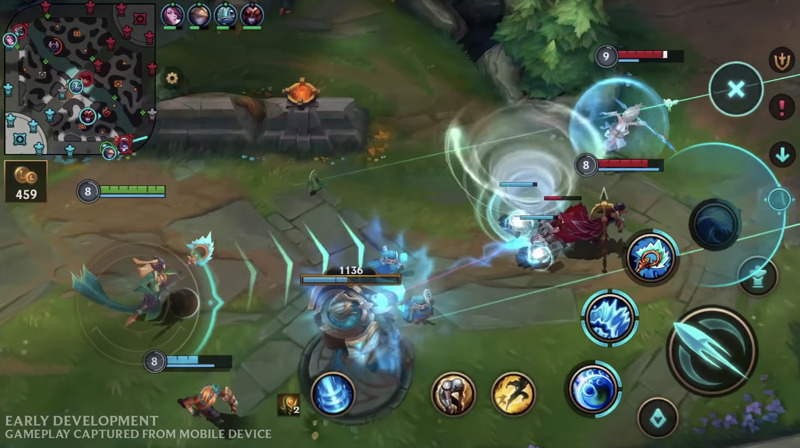Send the trident-shaped ping
Image resolution: width=800 pixels, height=448 pixels.
[782, 60]
